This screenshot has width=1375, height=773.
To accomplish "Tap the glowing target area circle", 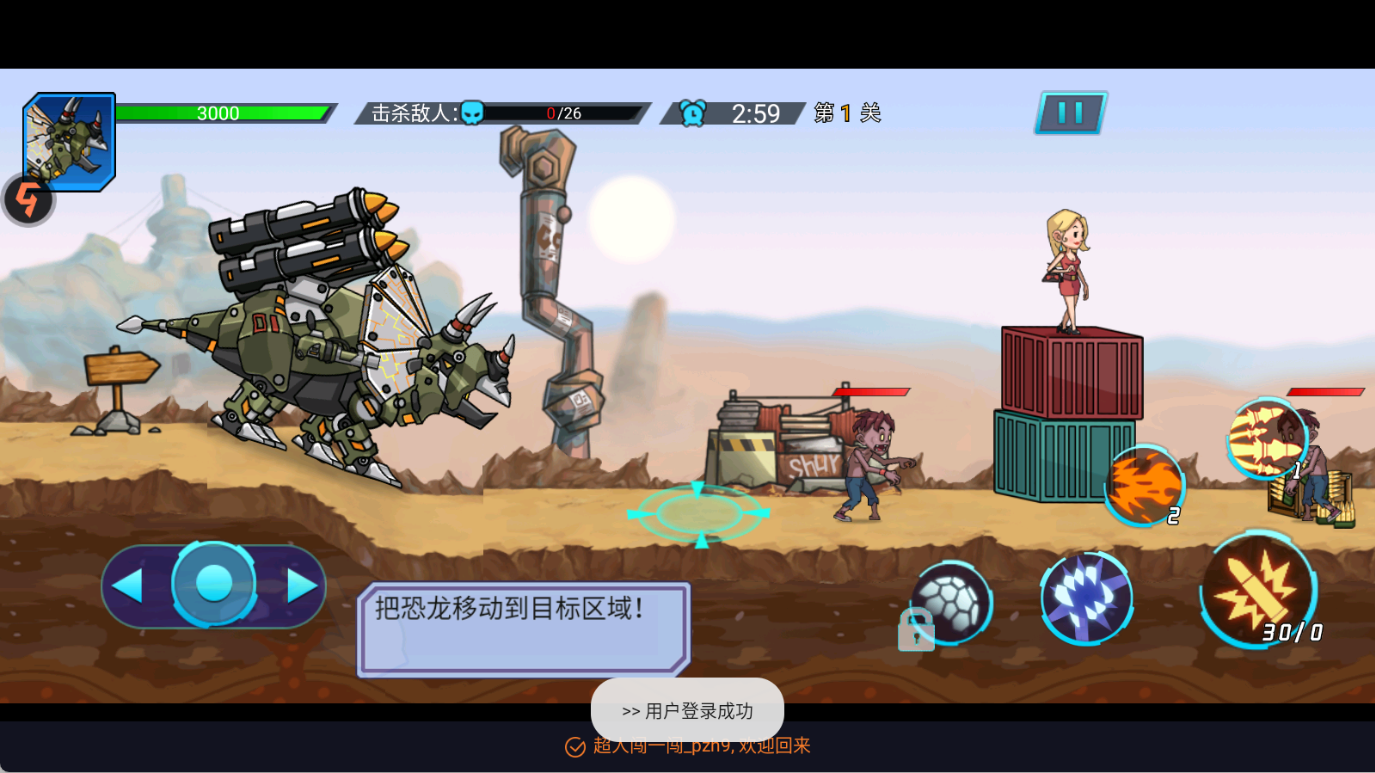I will click(698, 515).
